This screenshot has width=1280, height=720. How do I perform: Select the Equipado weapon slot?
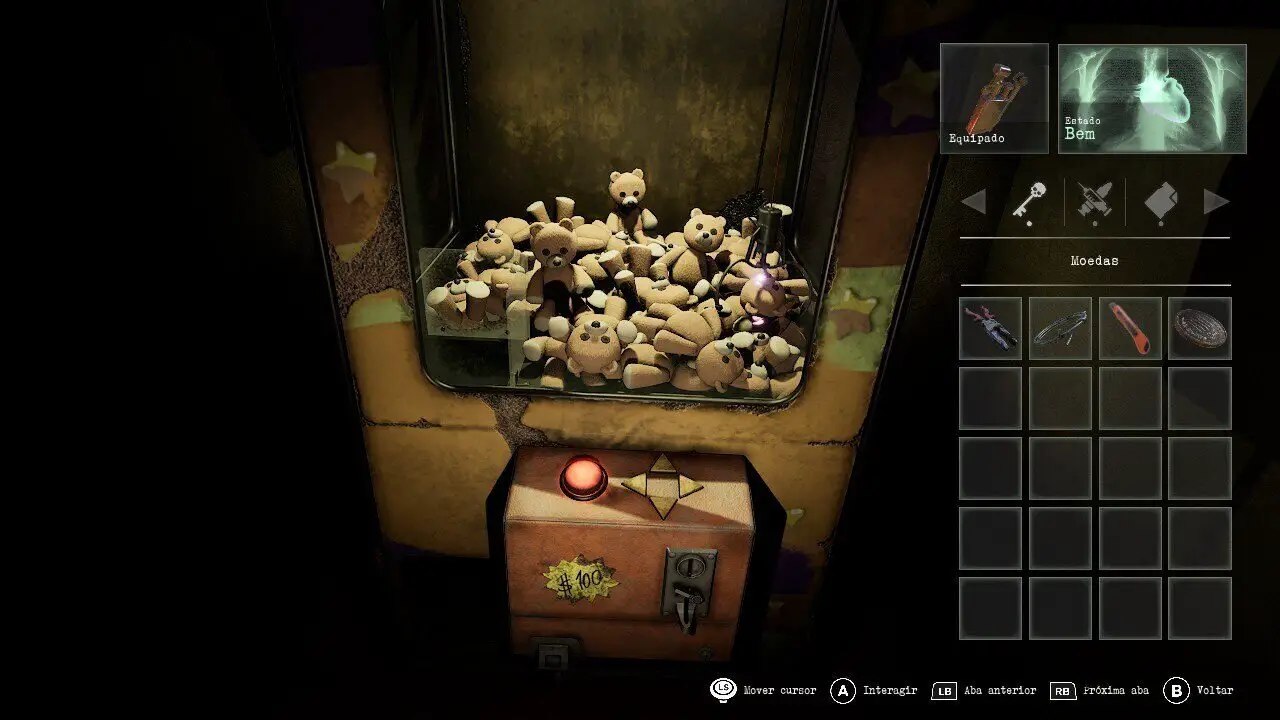coord(994,98)
